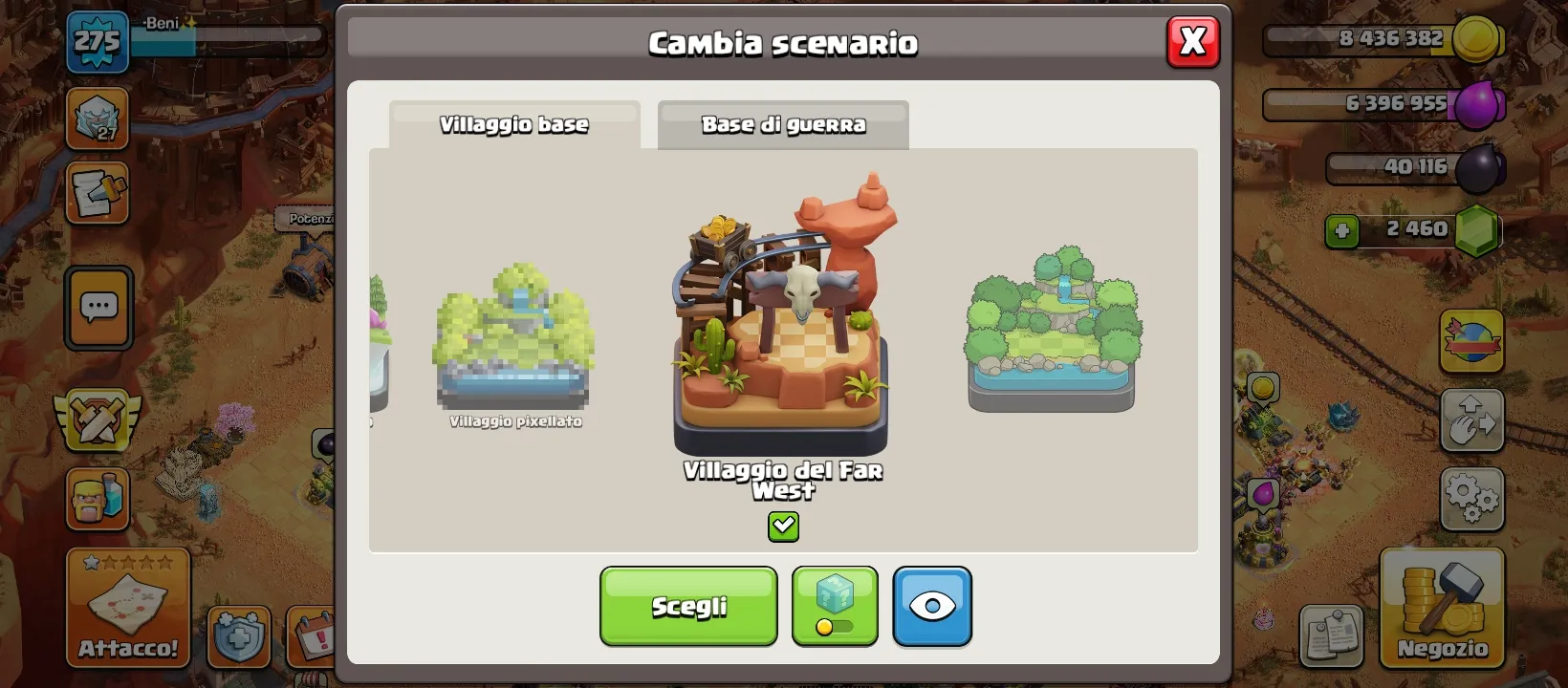This screenshot has height=688, width=1568.
Task: Open the in-game chat panel
Action: coord(97,308)
